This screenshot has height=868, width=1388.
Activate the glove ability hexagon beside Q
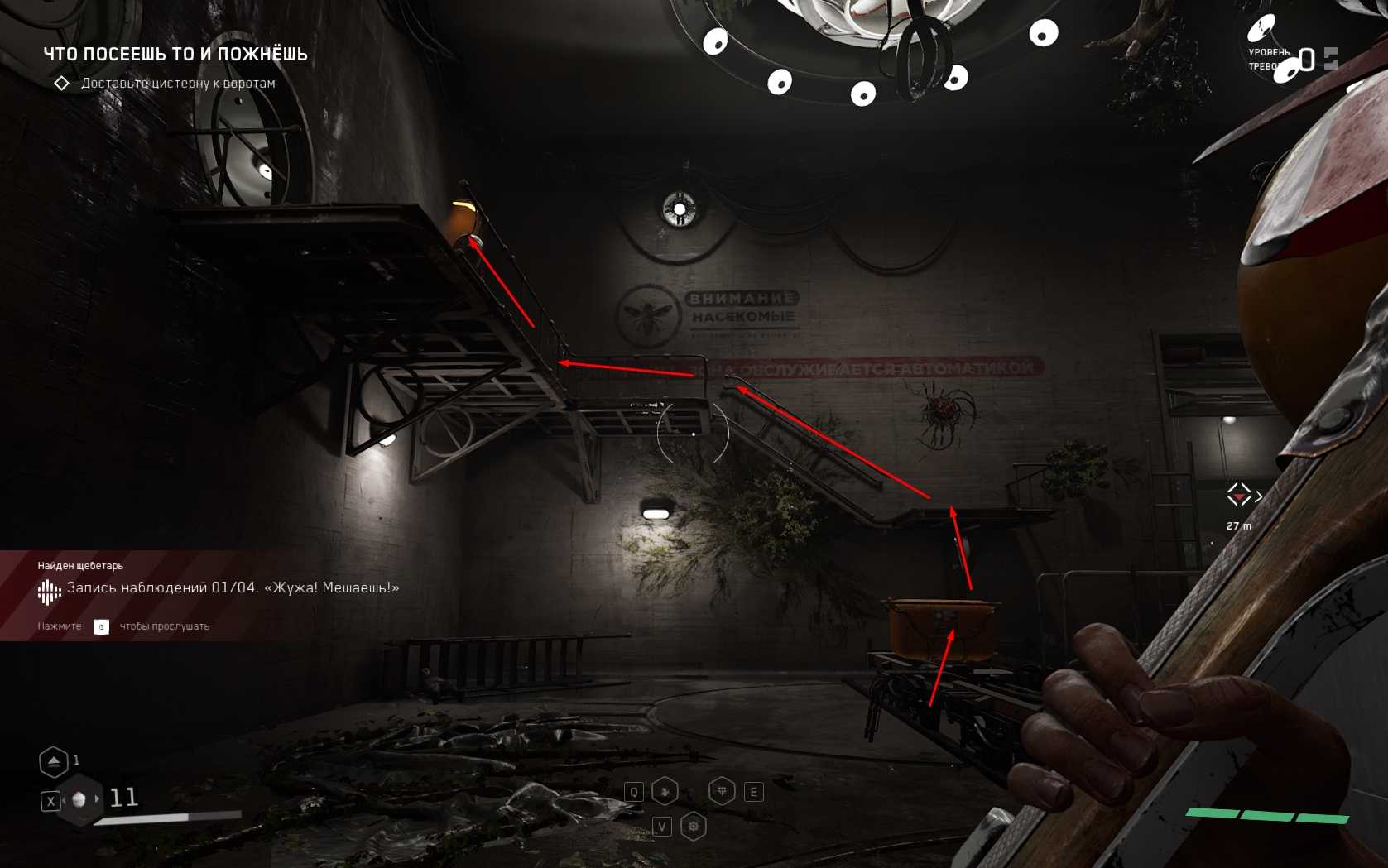(665, 792)
